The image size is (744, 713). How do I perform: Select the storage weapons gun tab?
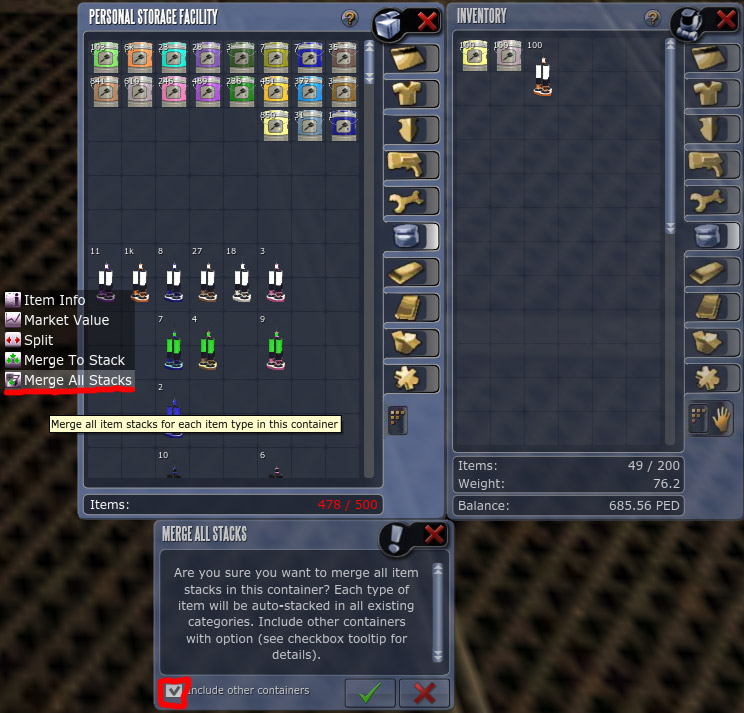pyautogui.click(x=411, y=165)
